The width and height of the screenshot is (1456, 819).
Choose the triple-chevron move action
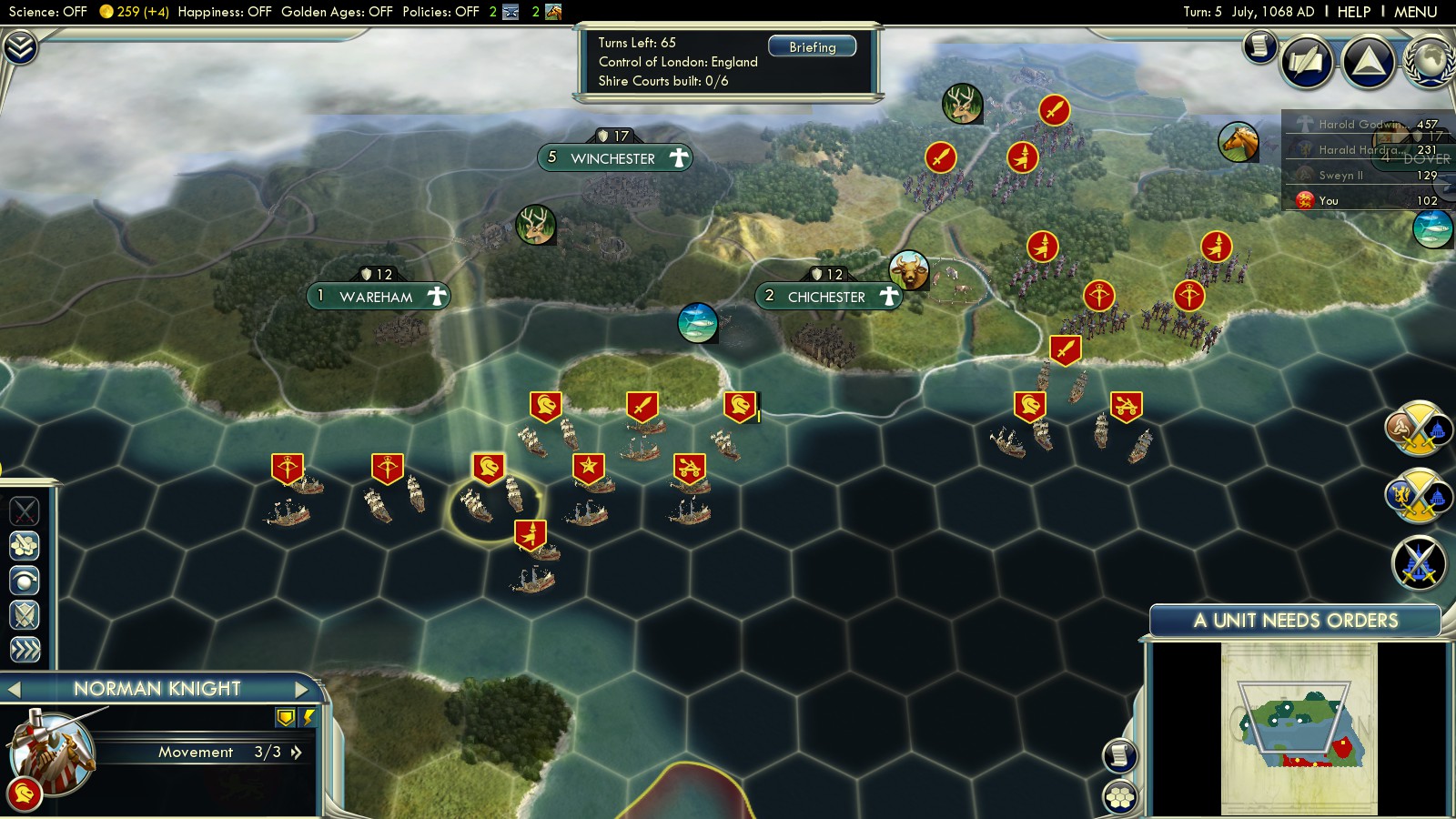click(x=25, y=649)
